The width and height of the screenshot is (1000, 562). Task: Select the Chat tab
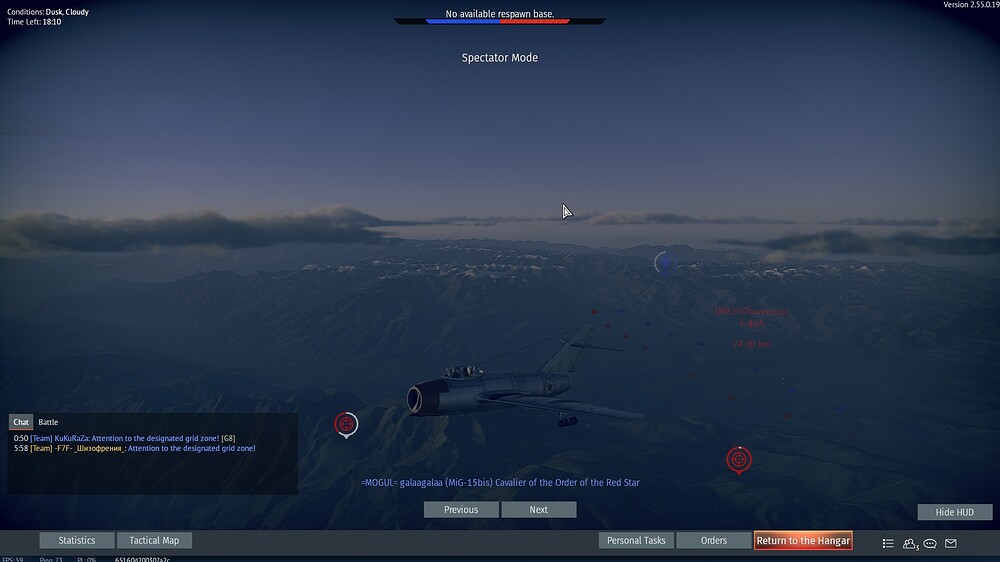coord(21,422)
